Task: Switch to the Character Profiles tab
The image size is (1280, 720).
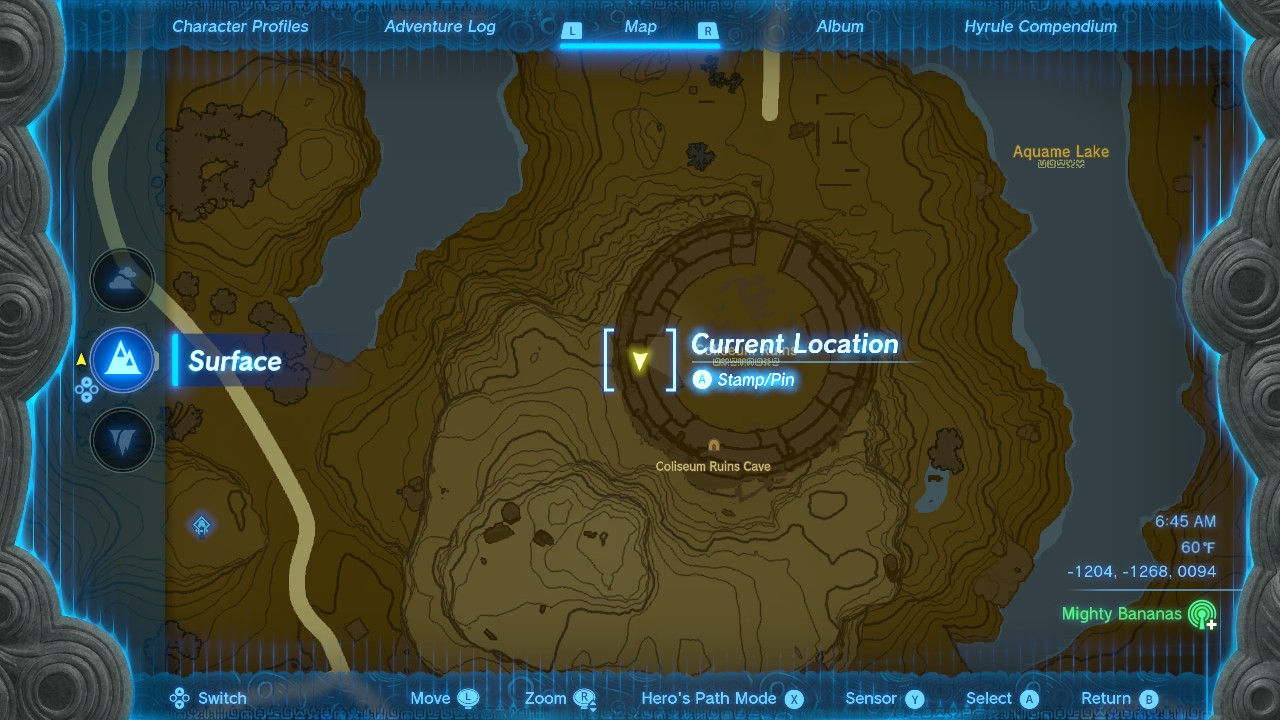Action: click(x=240, y=27)
